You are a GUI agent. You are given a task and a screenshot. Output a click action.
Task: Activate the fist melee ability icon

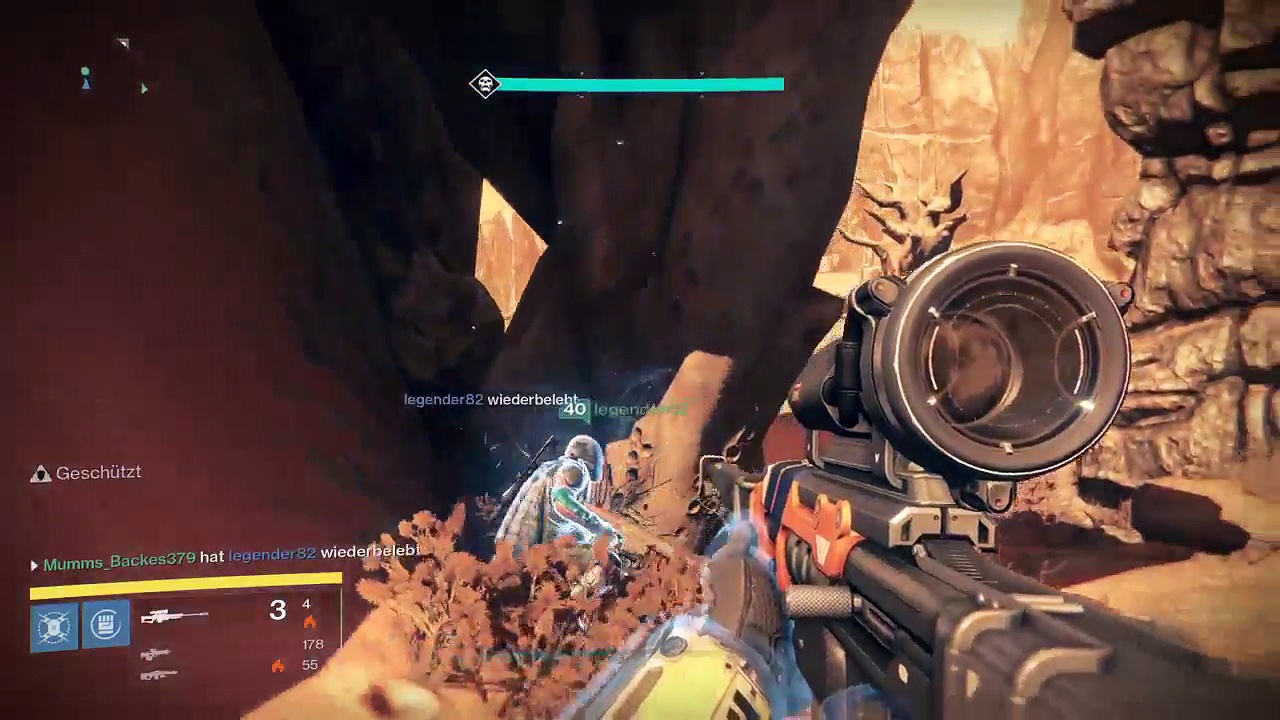pos(106,626)
